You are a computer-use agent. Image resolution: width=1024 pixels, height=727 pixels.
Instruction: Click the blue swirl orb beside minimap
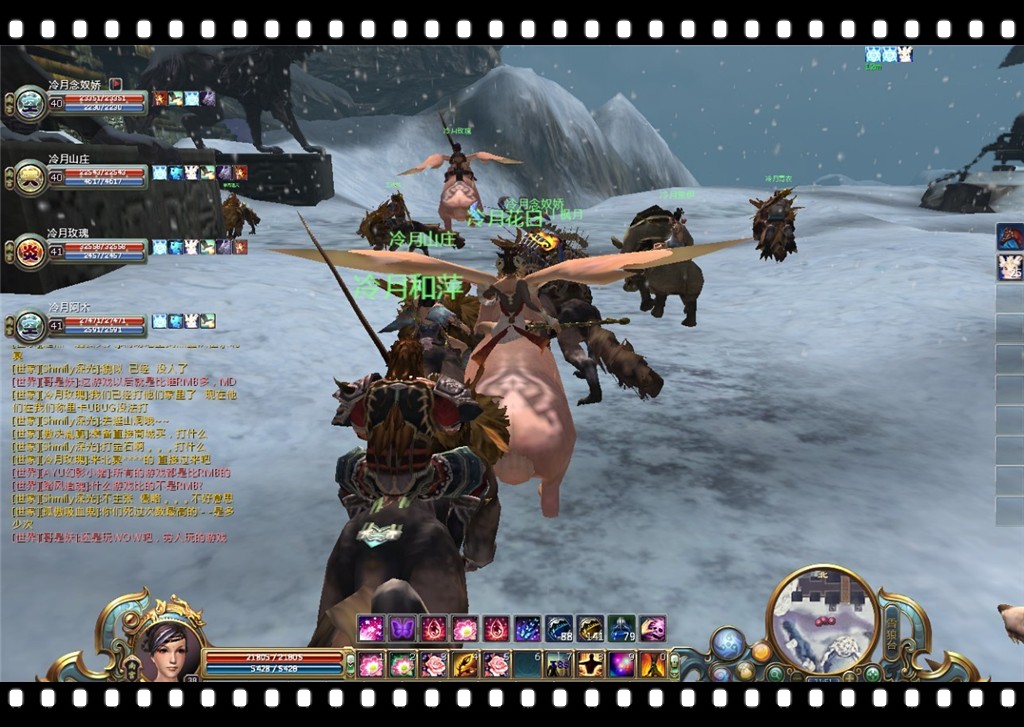(727, 644)
